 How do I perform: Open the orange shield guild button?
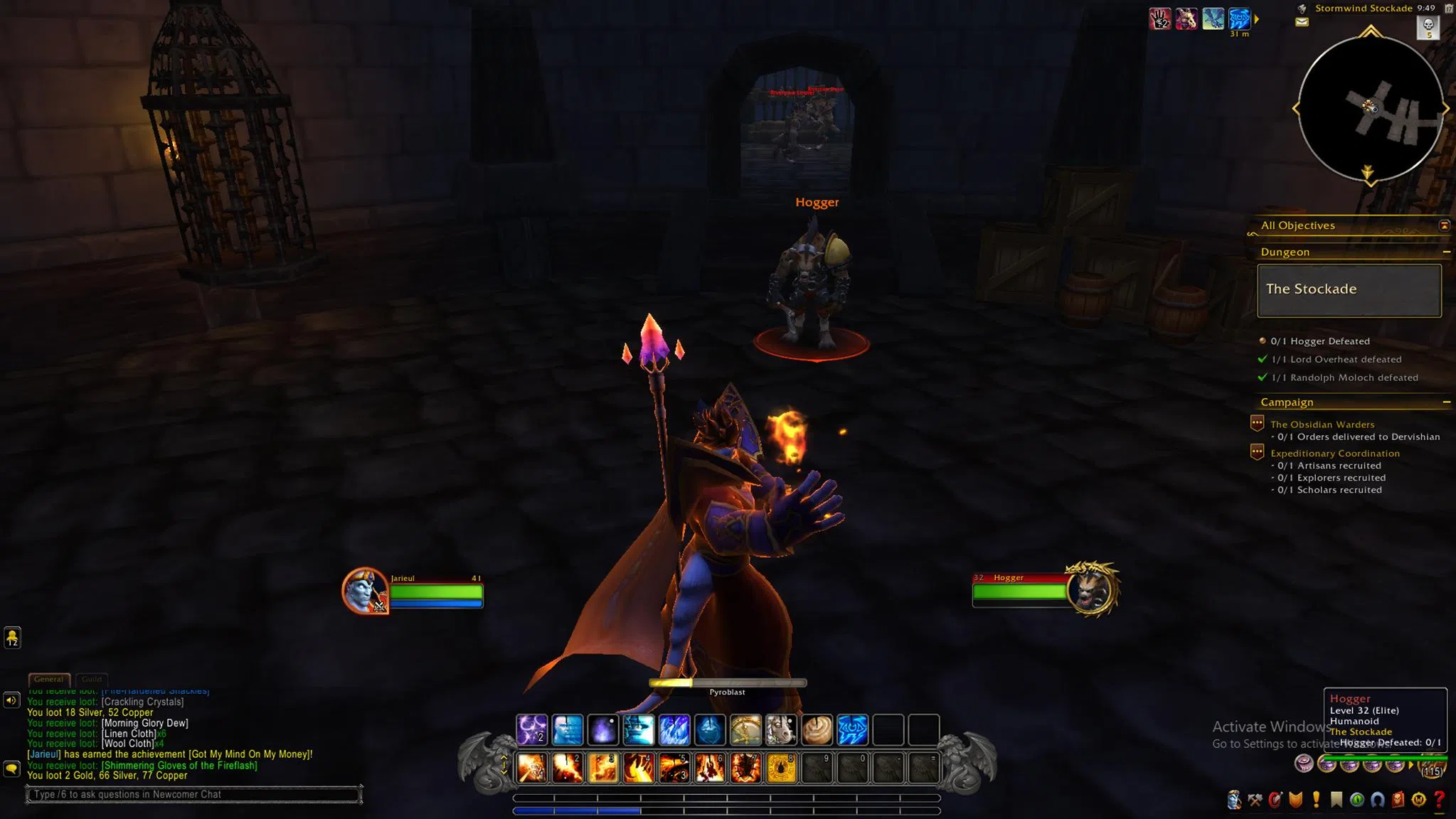[x=1296, y=801]
